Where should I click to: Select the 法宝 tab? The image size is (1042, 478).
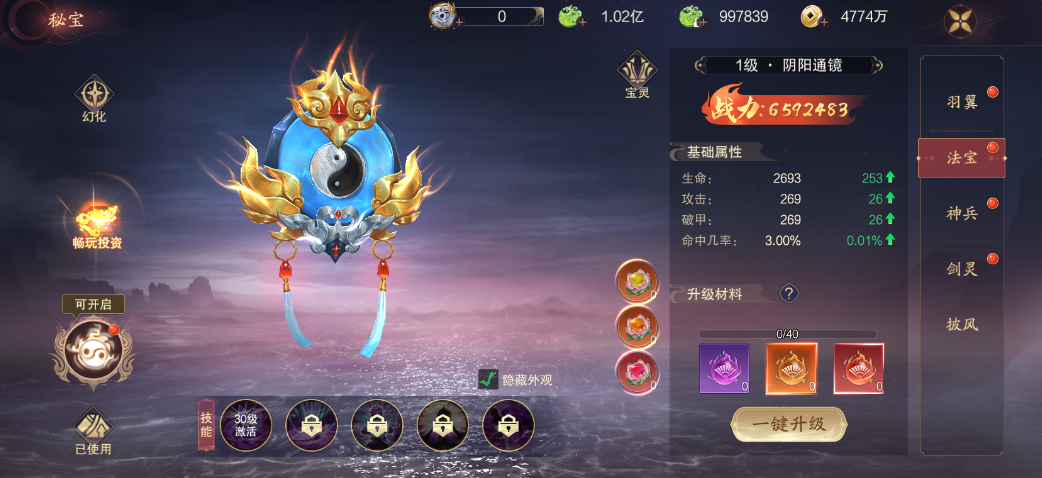coord(962,158)
